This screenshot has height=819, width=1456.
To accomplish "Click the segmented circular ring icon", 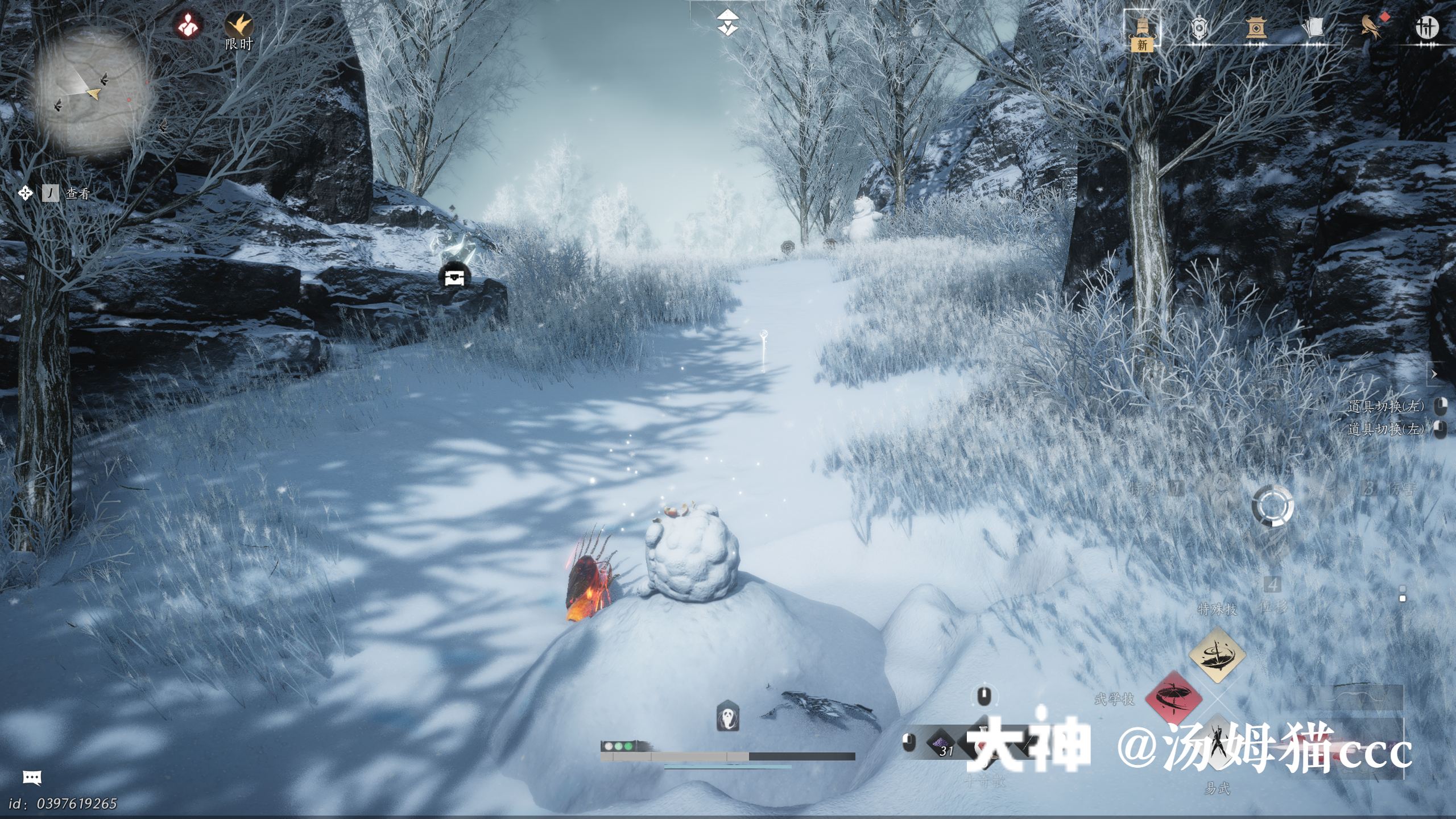I will click(1272, 506).
